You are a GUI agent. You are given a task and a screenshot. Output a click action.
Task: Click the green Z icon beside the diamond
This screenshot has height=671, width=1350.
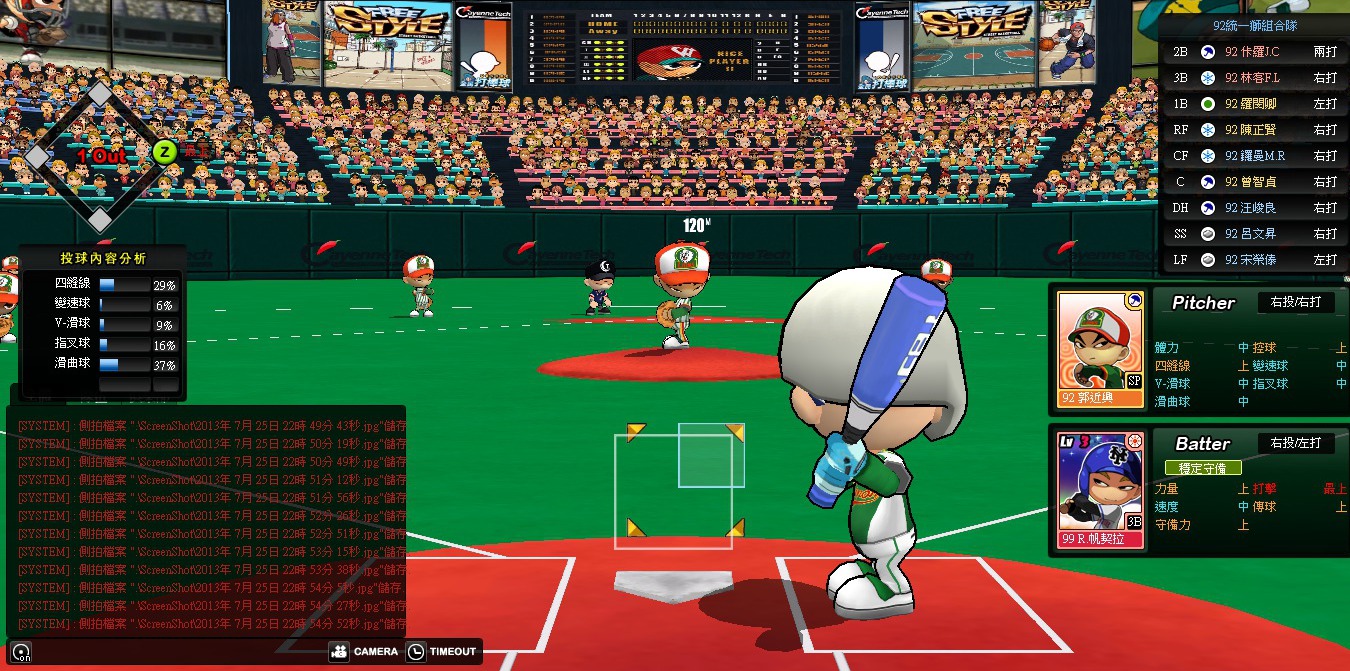(165, 152)
